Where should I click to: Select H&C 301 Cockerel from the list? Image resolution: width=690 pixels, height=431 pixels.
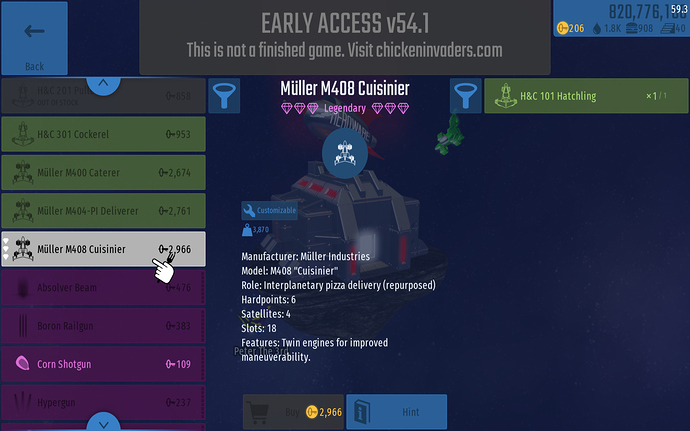103,134
